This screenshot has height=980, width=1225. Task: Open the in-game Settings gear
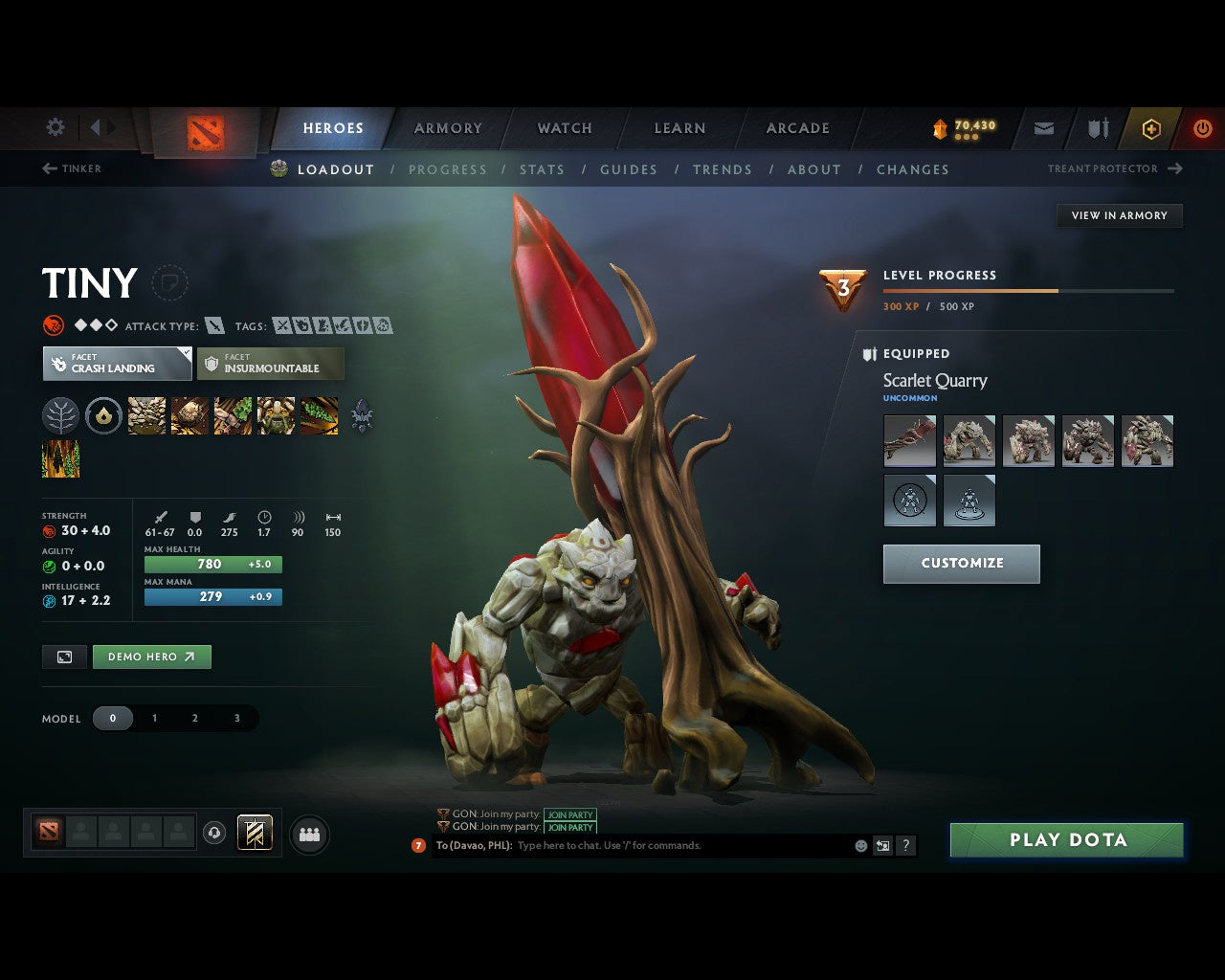(55, 127)
